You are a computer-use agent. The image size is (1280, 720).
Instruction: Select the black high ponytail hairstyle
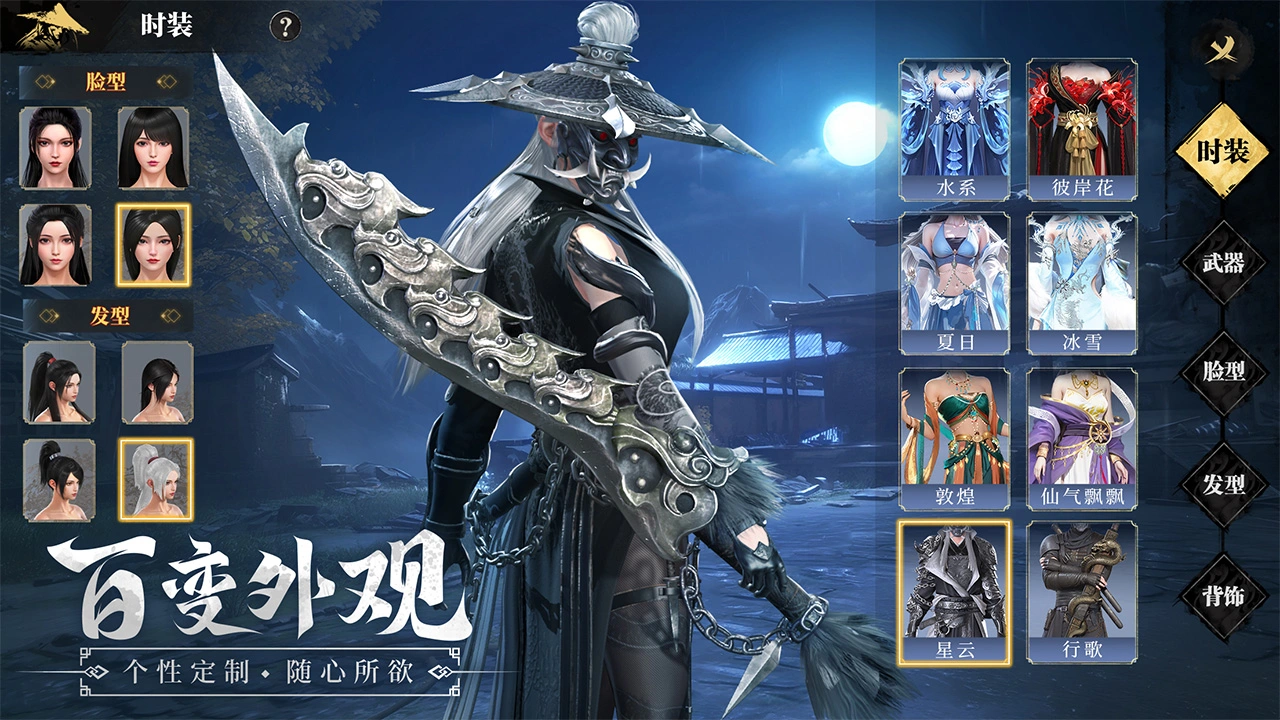point(59,382)
